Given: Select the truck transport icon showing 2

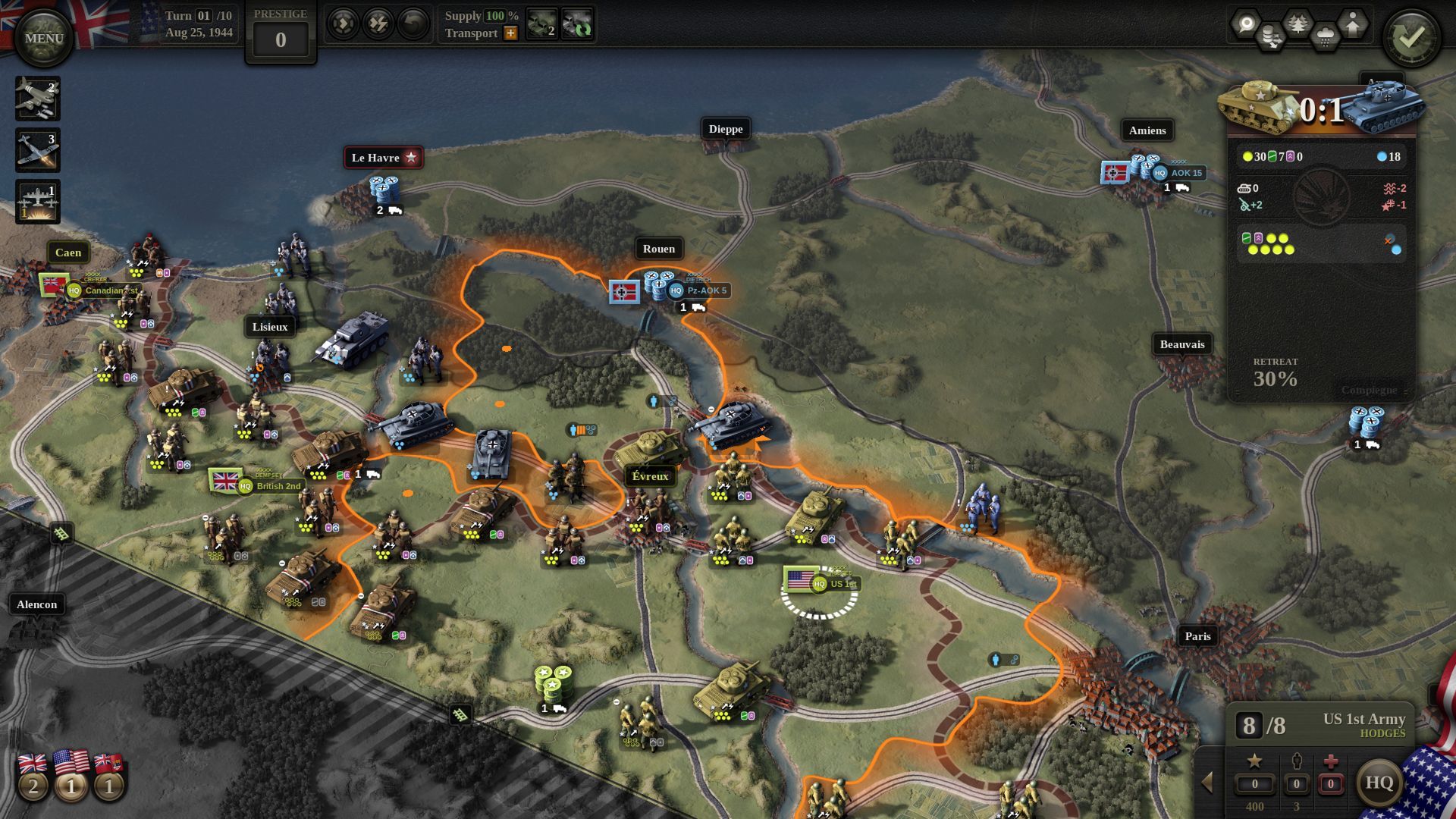Looking at the screenshot, I should click(x=541, y=24).
